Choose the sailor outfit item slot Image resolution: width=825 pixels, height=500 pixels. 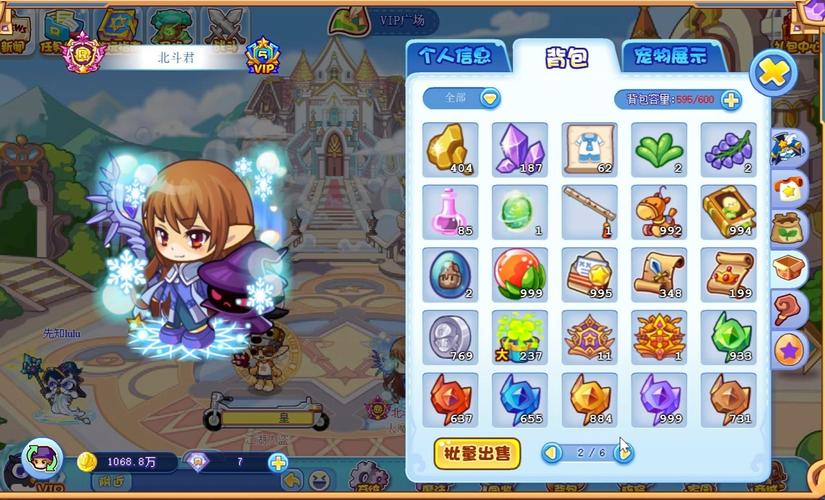tap(589, 150)
